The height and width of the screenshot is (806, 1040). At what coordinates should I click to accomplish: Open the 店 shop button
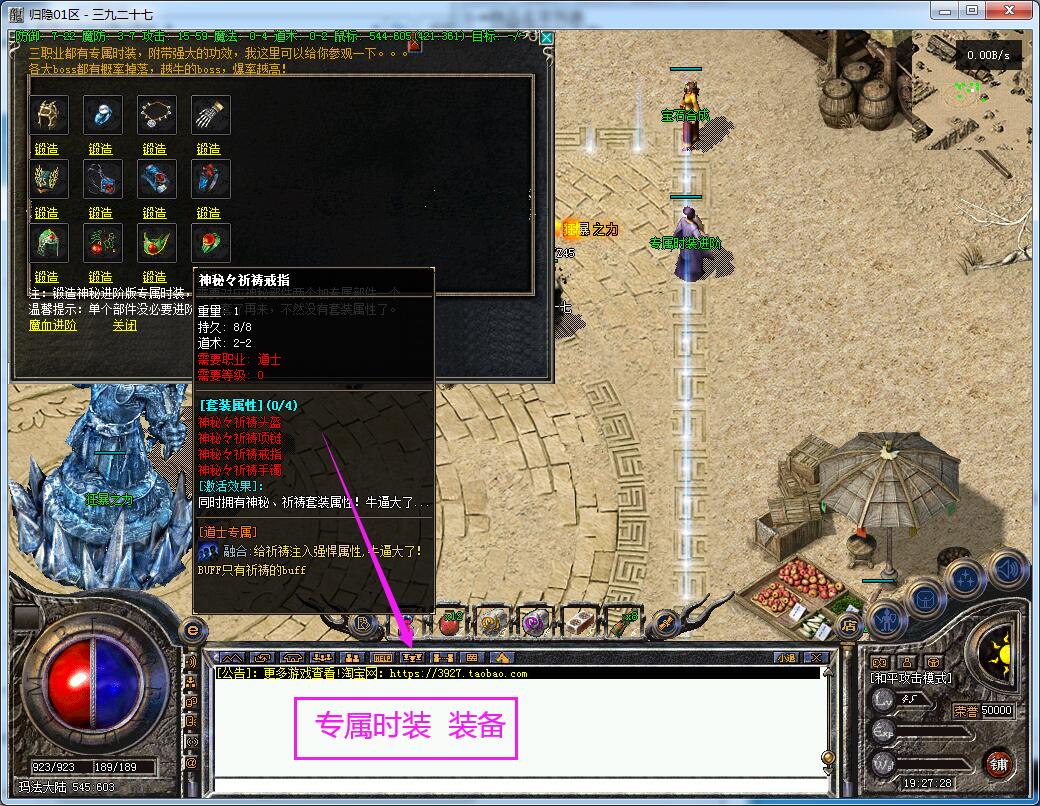pyautogui.click(x=849, y=626)
